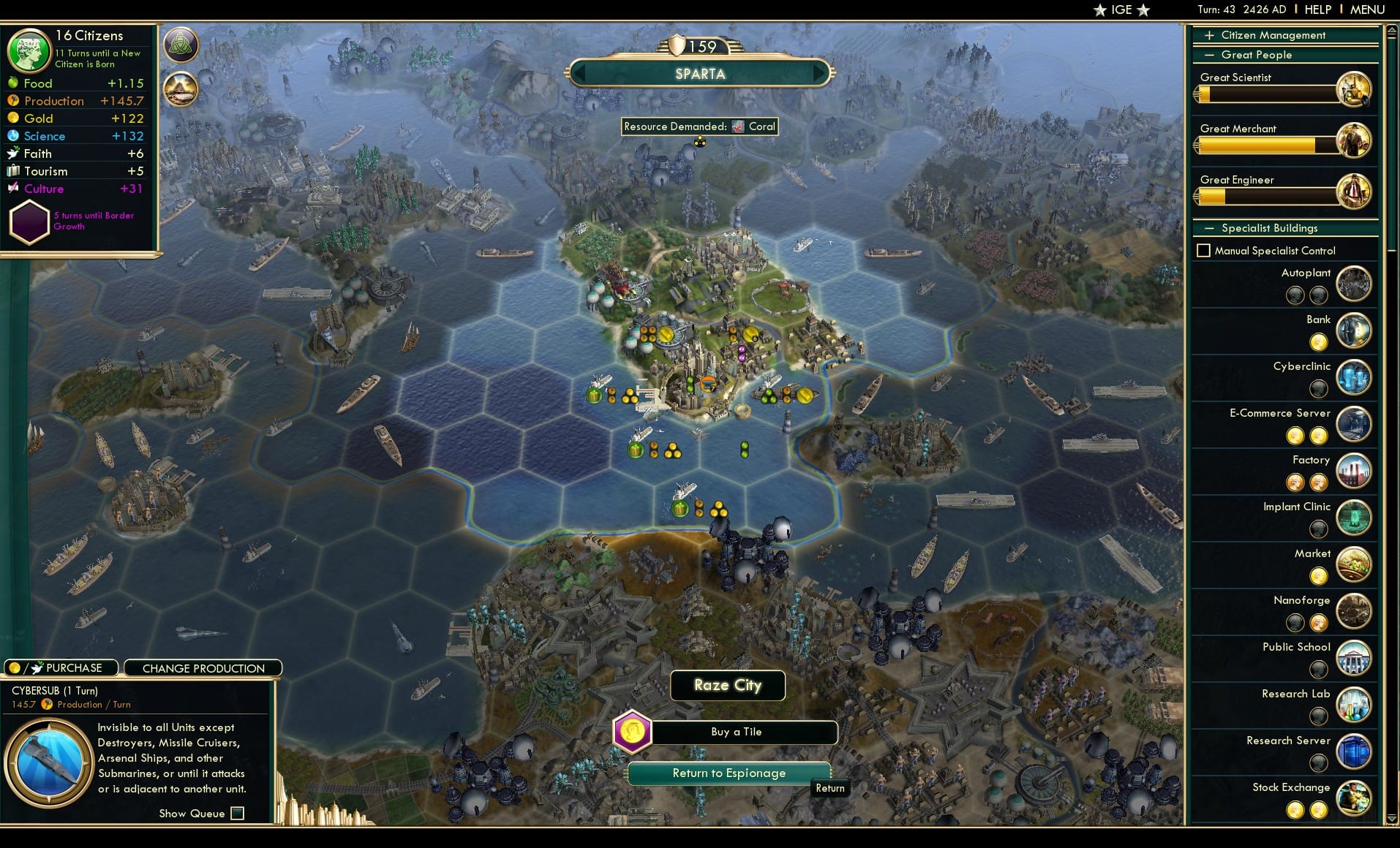The height and width of the screenshot is (848, 1400).
Task: Open the Factory specialist building icon
Action: pyautogui.click(x=1355, y=472)
